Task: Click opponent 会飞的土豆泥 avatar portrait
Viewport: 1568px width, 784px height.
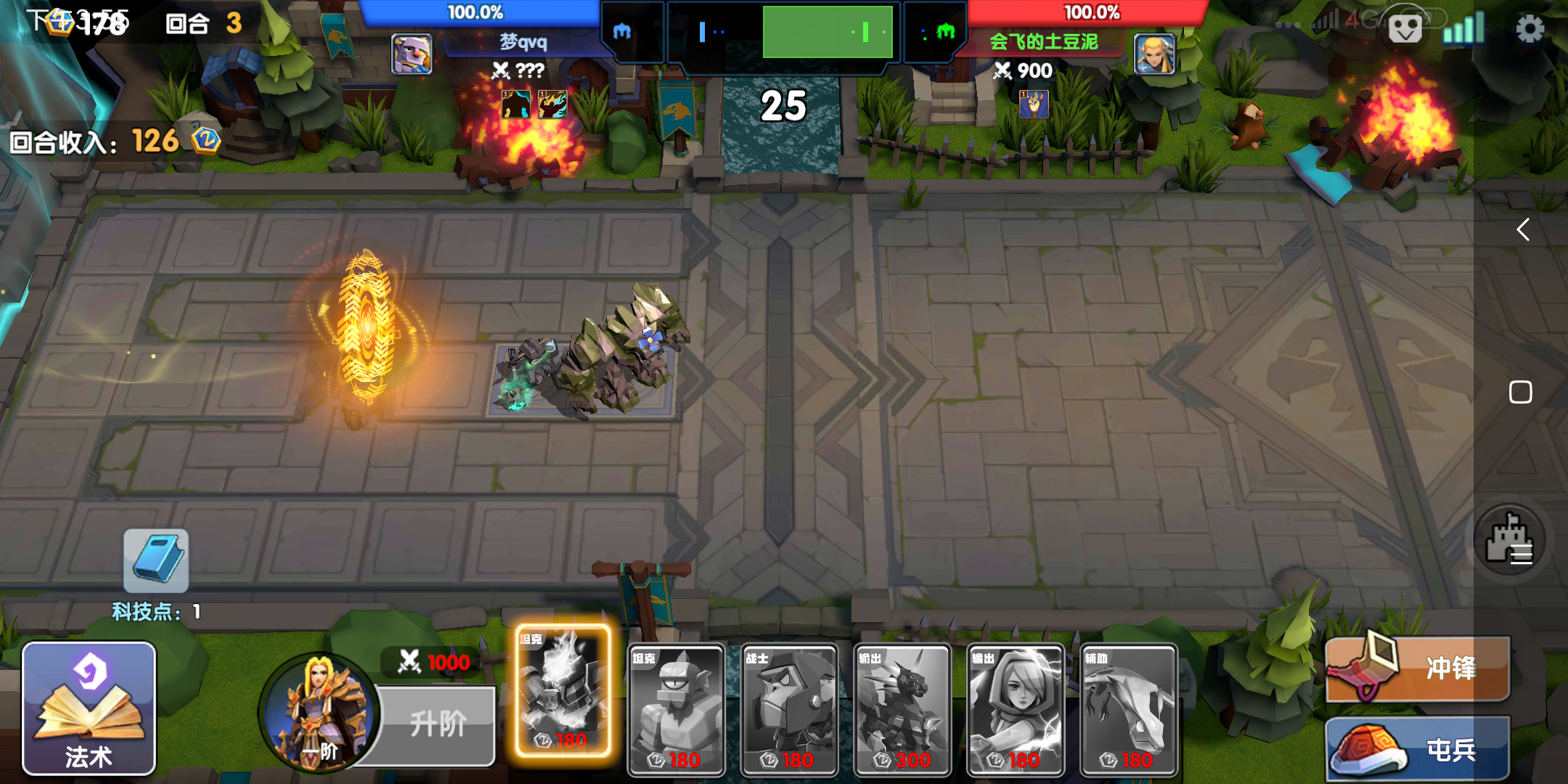Action: coord(1154,54)
